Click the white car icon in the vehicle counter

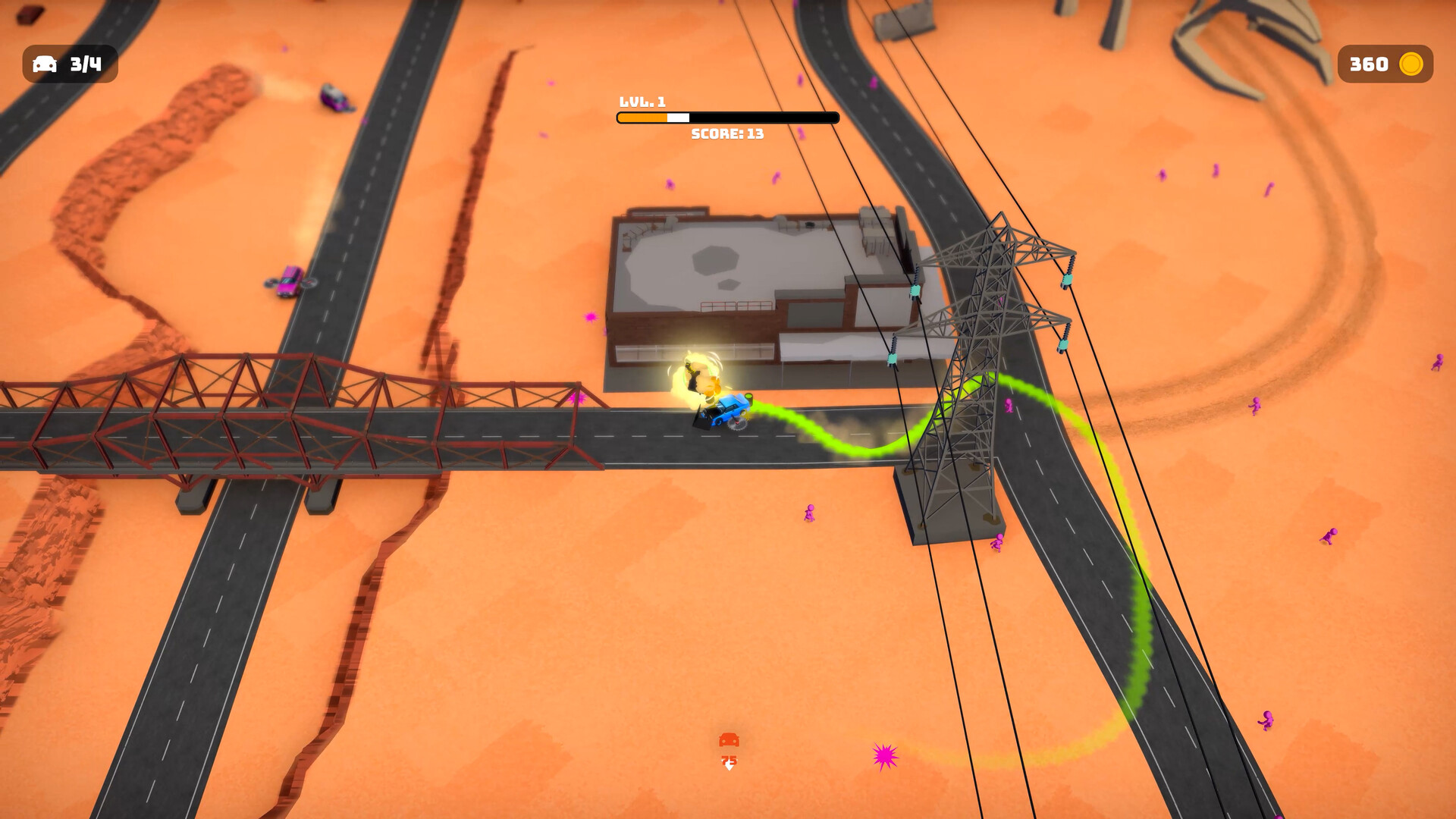tap(45, 64)
